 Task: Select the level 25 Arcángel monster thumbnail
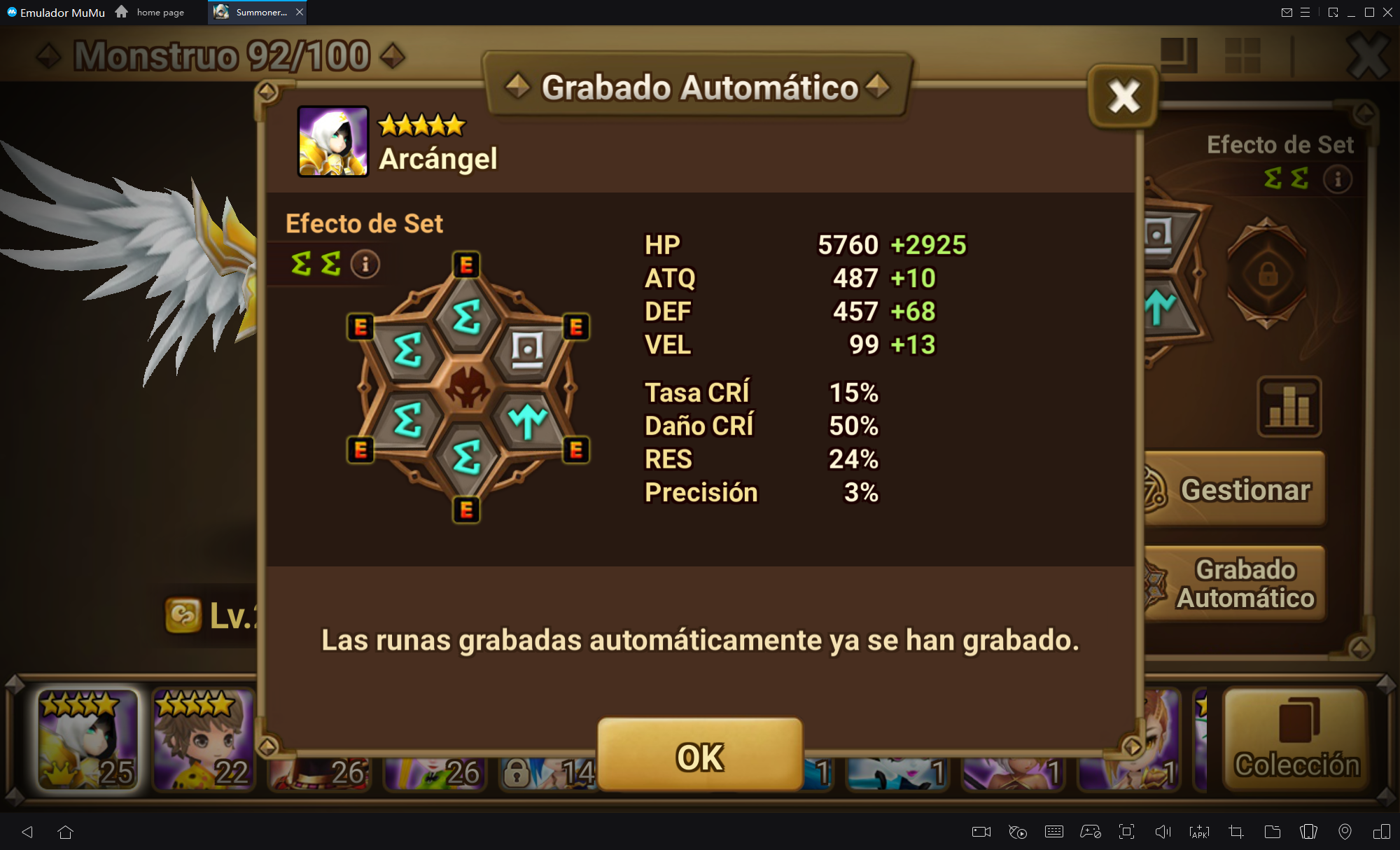[x=87, y=739]
